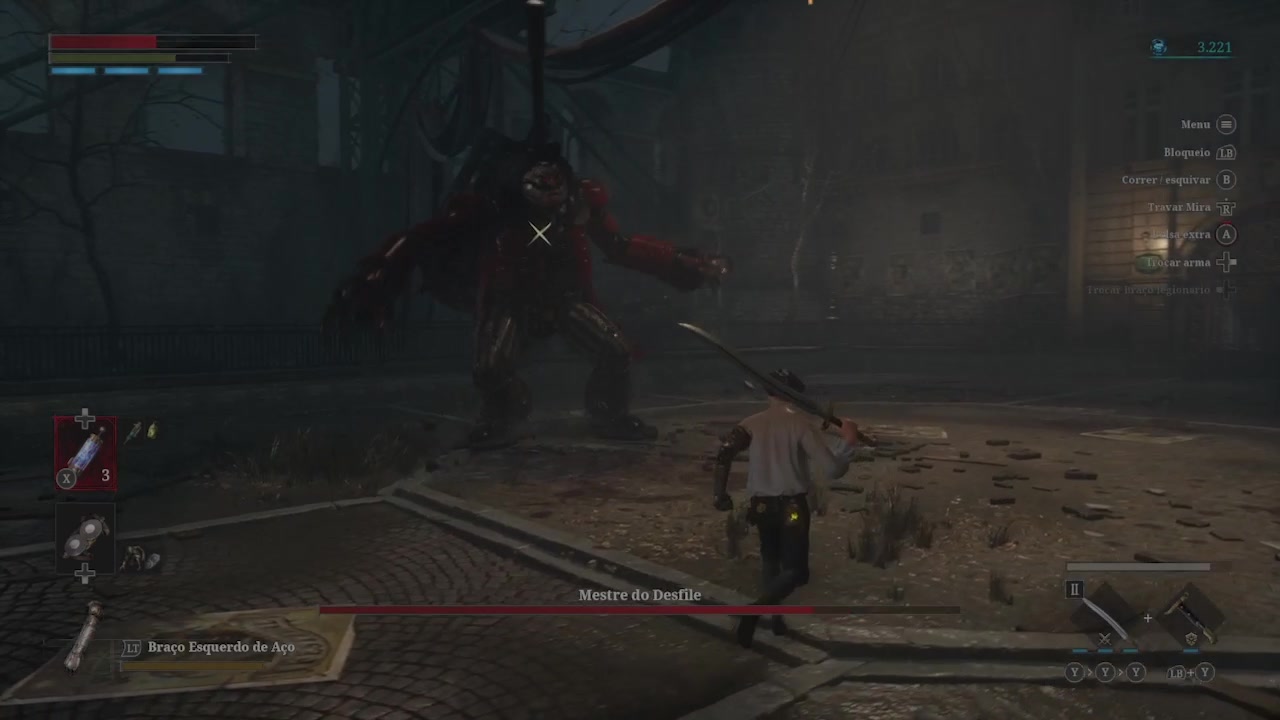Viewport: 1280px width, 720px height.
Task: Click the Correr / esquivar B button prompt
Action: (x=1226, y=180)
